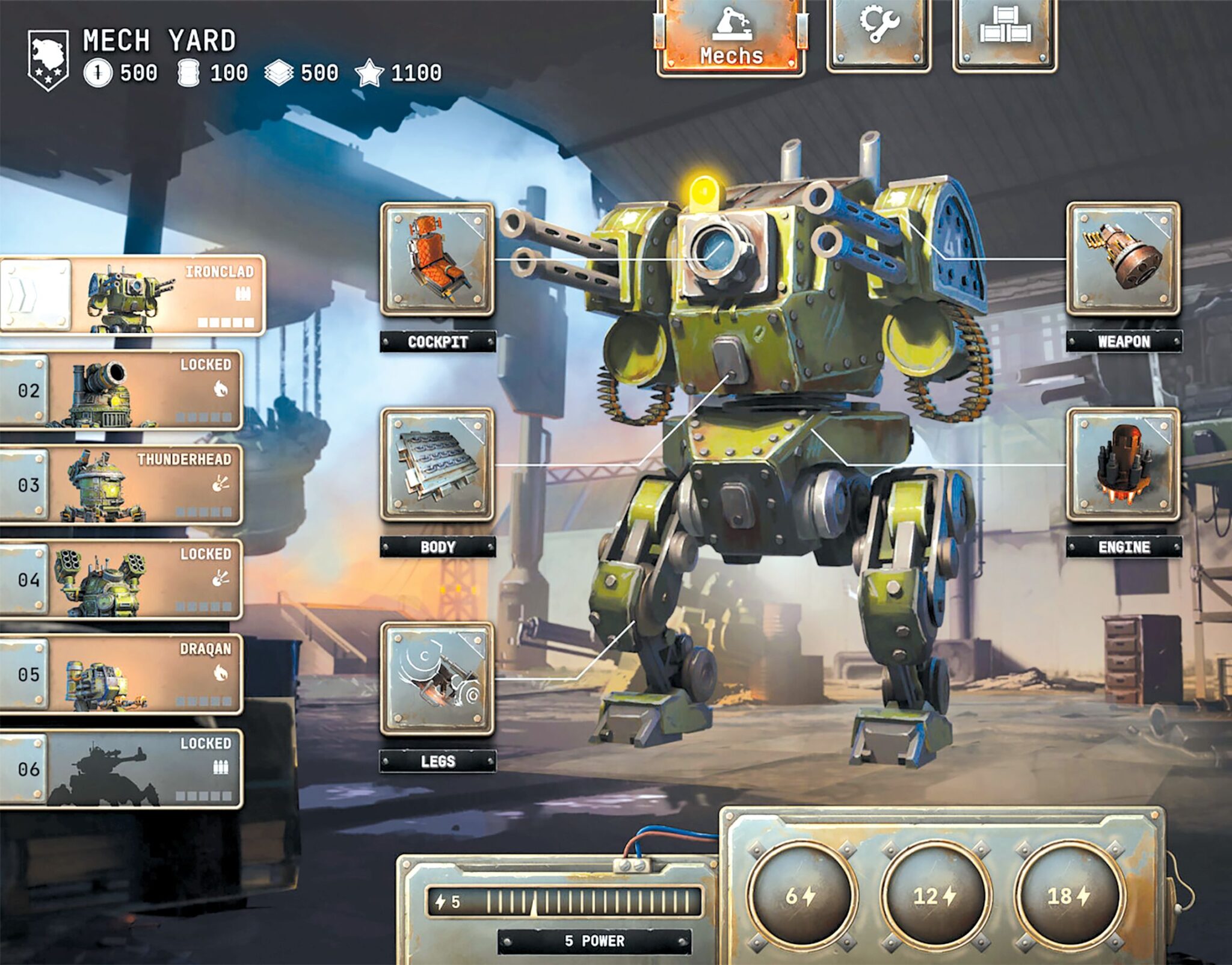The image size is (1232, 965).
Task: Open the Legs part slot
Action: pos(437,679)
